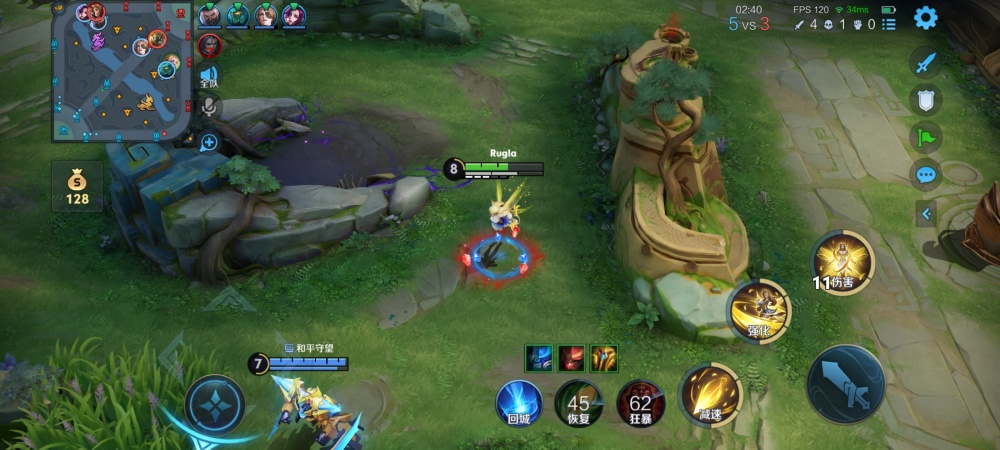Image resolution: width=1000 pixels, height=450 pixels.
Task: Open the scoreboard list icon
Action: coord(889,24)
